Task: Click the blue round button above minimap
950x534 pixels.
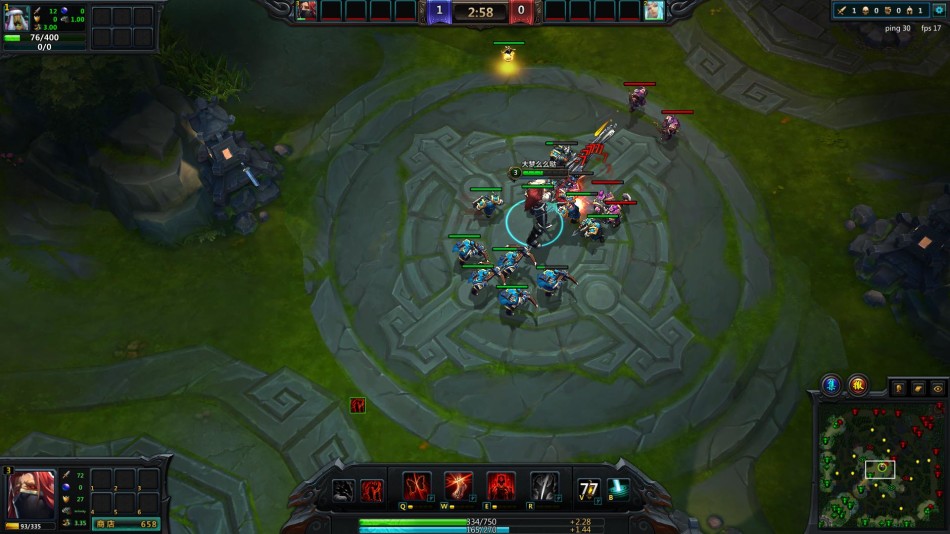Action: [831, 385]
